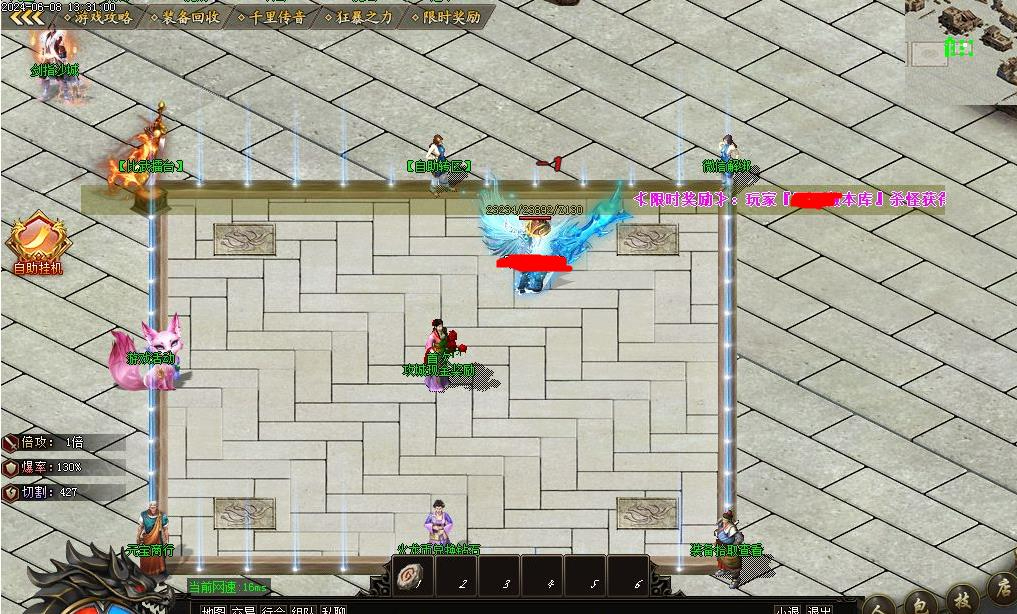Collapse the top menu with the triple arrows
1017x614 pixels.
point(25,17)
